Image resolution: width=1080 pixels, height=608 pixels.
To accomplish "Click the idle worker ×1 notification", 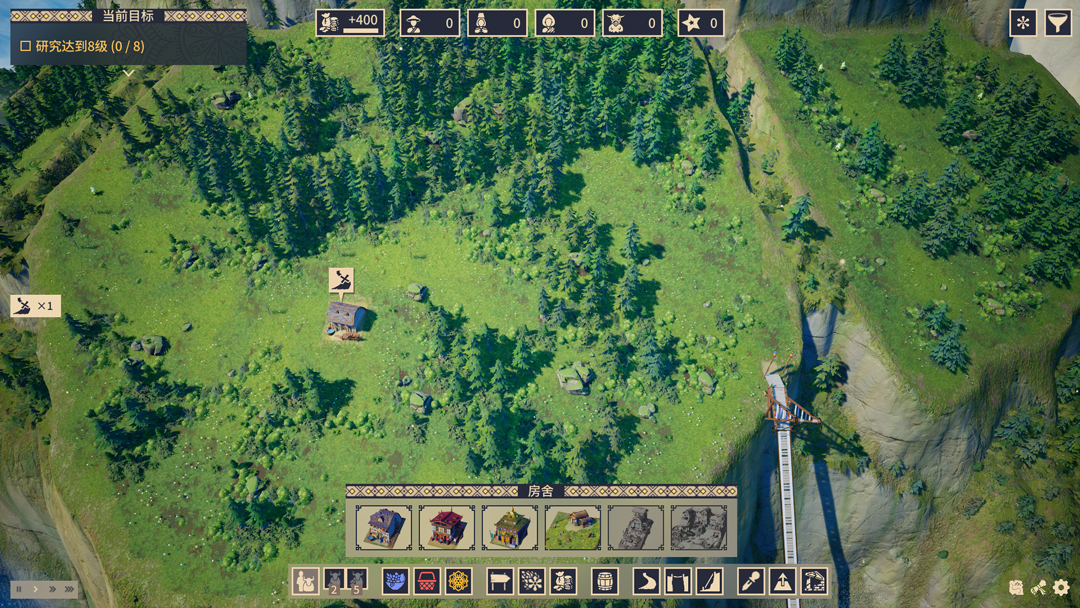I will (35, 306).
